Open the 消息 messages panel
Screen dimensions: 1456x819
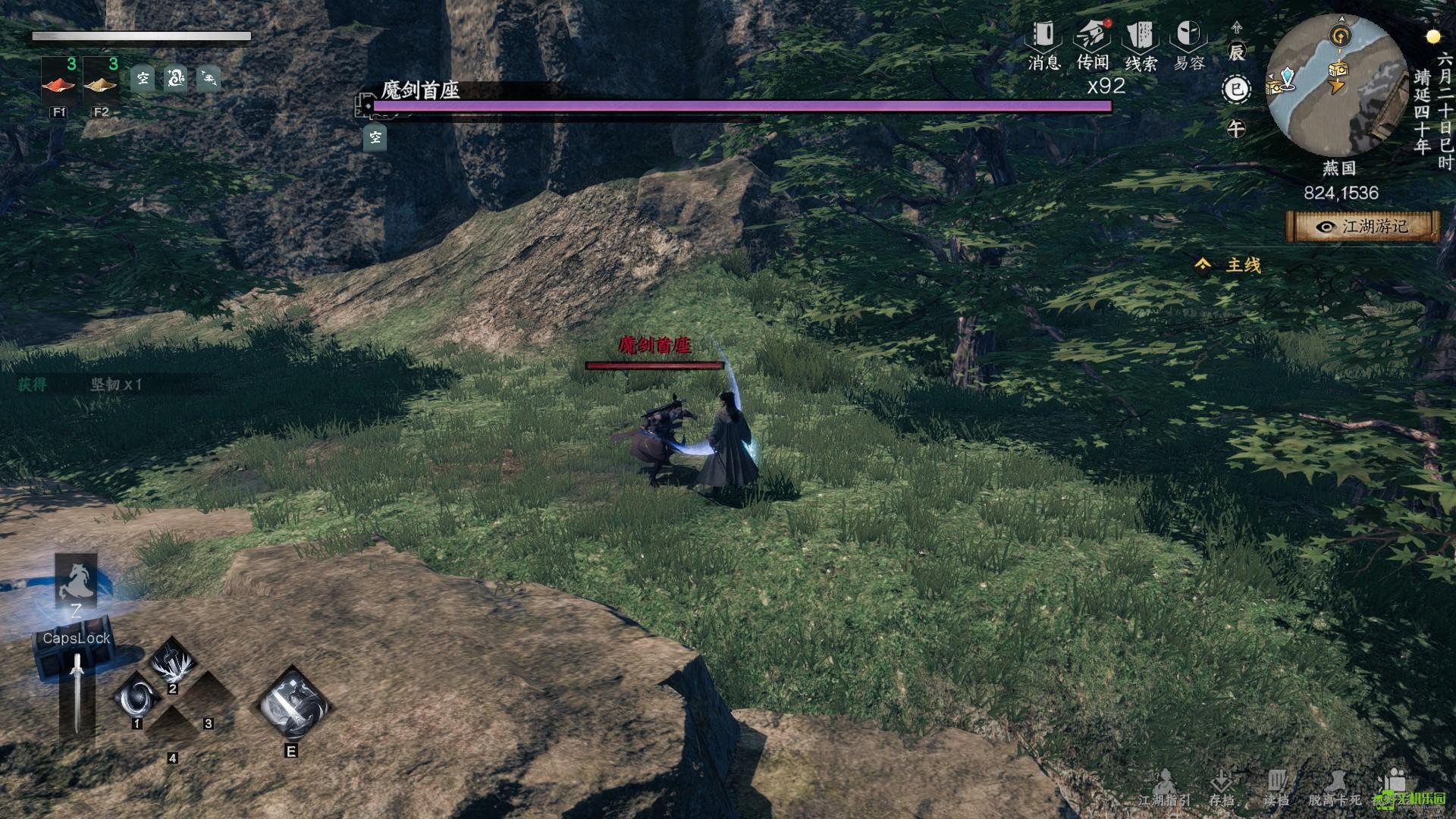pos(1043,44)
